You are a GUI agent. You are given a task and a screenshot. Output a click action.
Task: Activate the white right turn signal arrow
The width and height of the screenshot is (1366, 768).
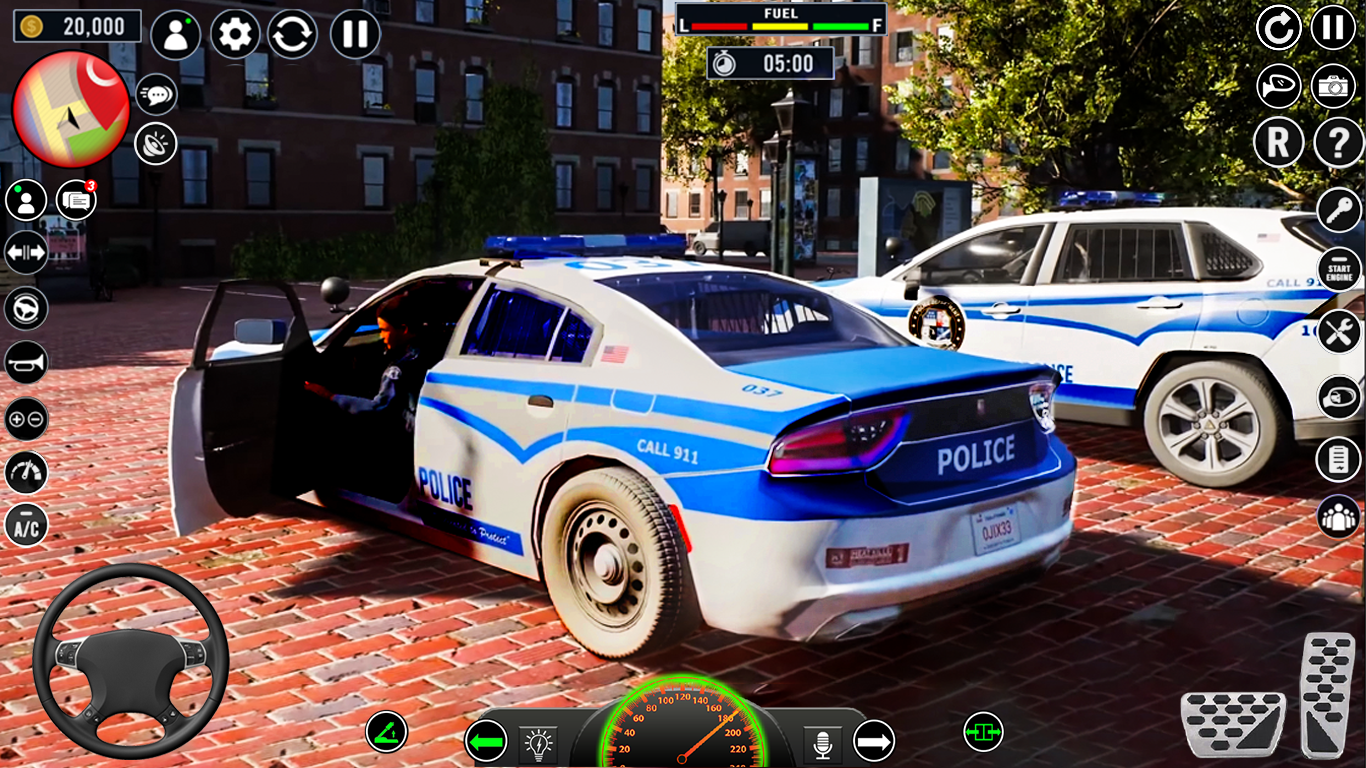coord(873,741)
